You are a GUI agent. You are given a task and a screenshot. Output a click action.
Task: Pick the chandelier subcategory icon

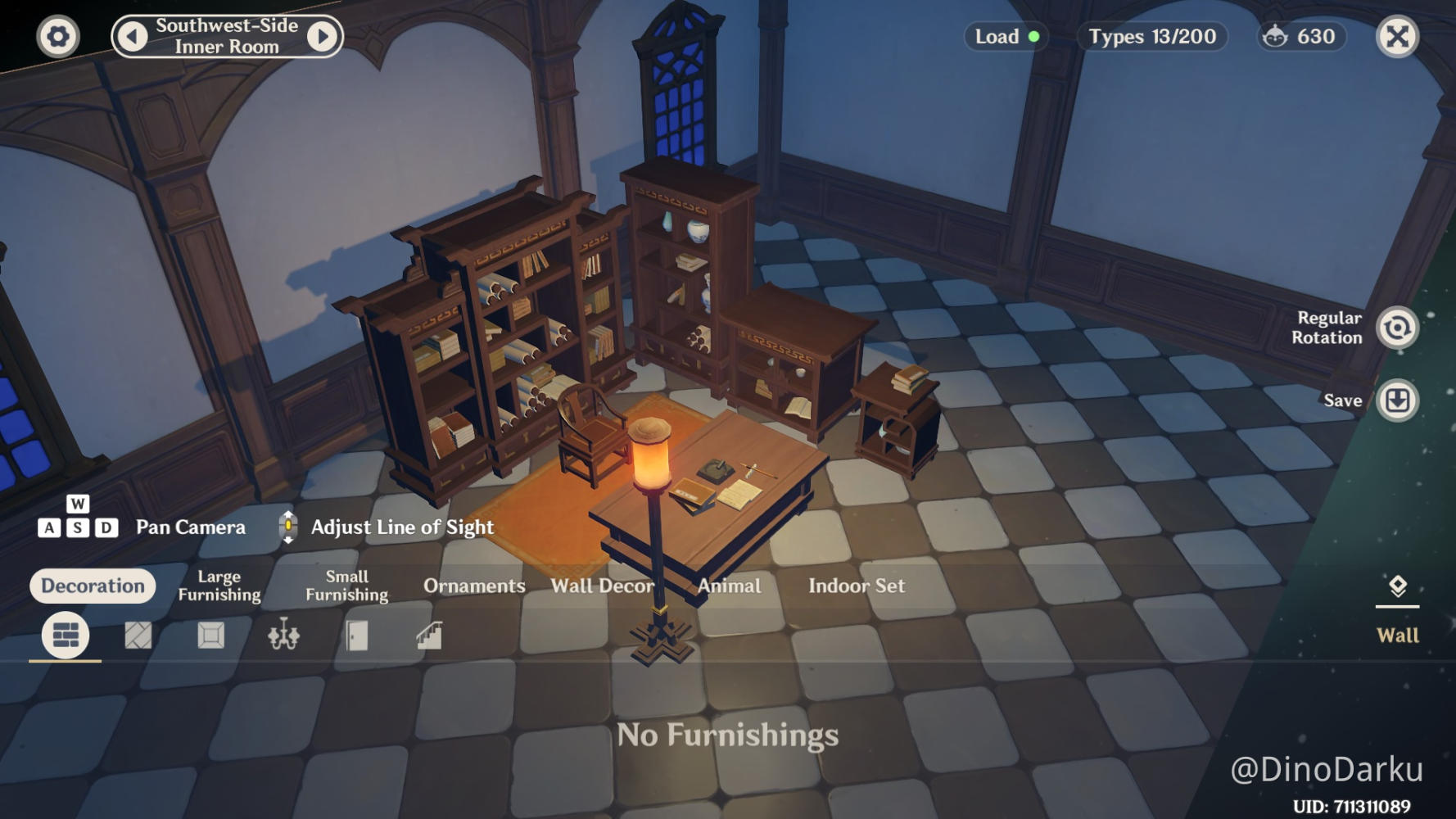click(283, 636)
